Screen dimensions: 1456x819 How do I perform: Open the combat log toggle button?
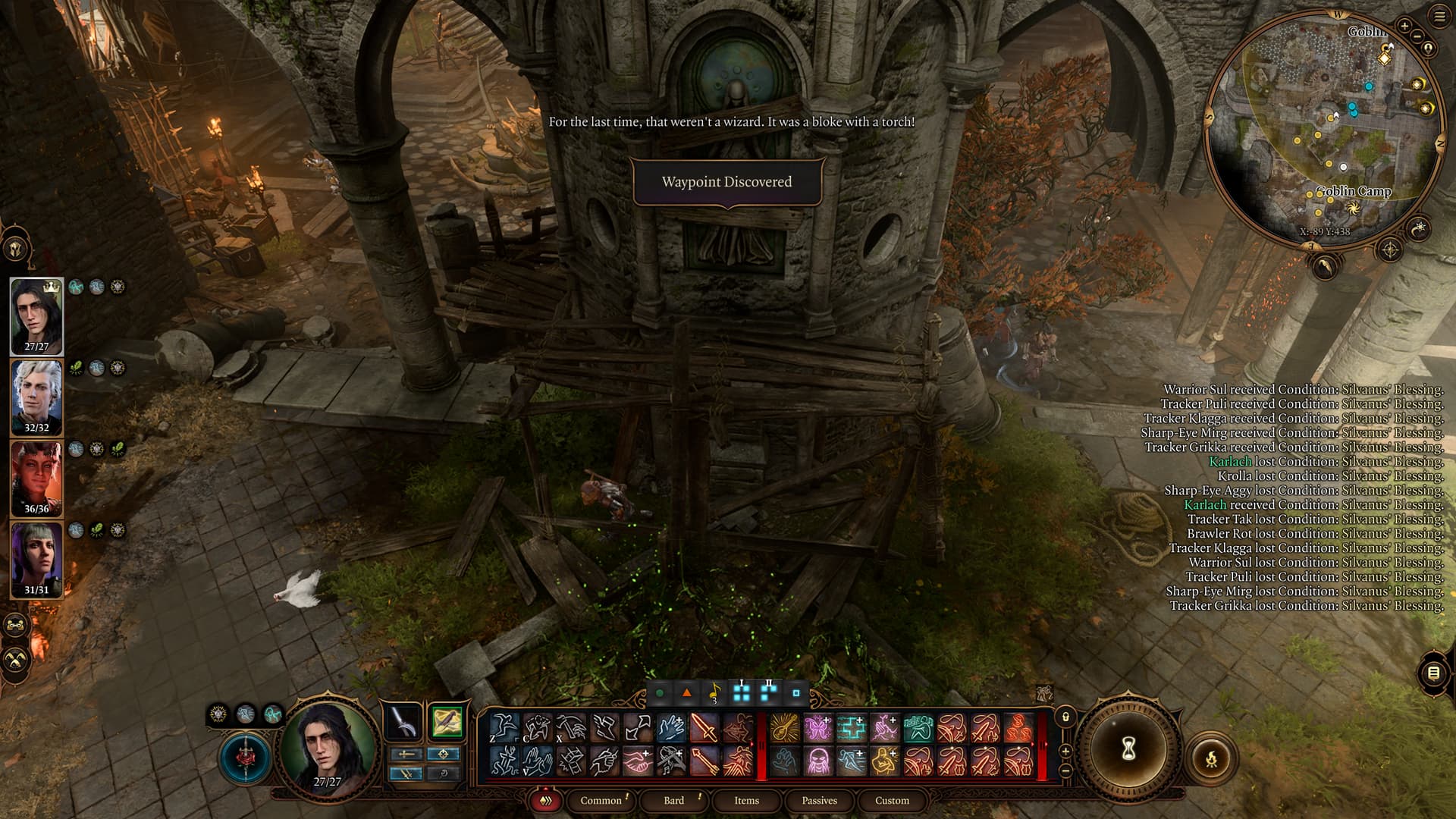click(x=1432, y=673)
